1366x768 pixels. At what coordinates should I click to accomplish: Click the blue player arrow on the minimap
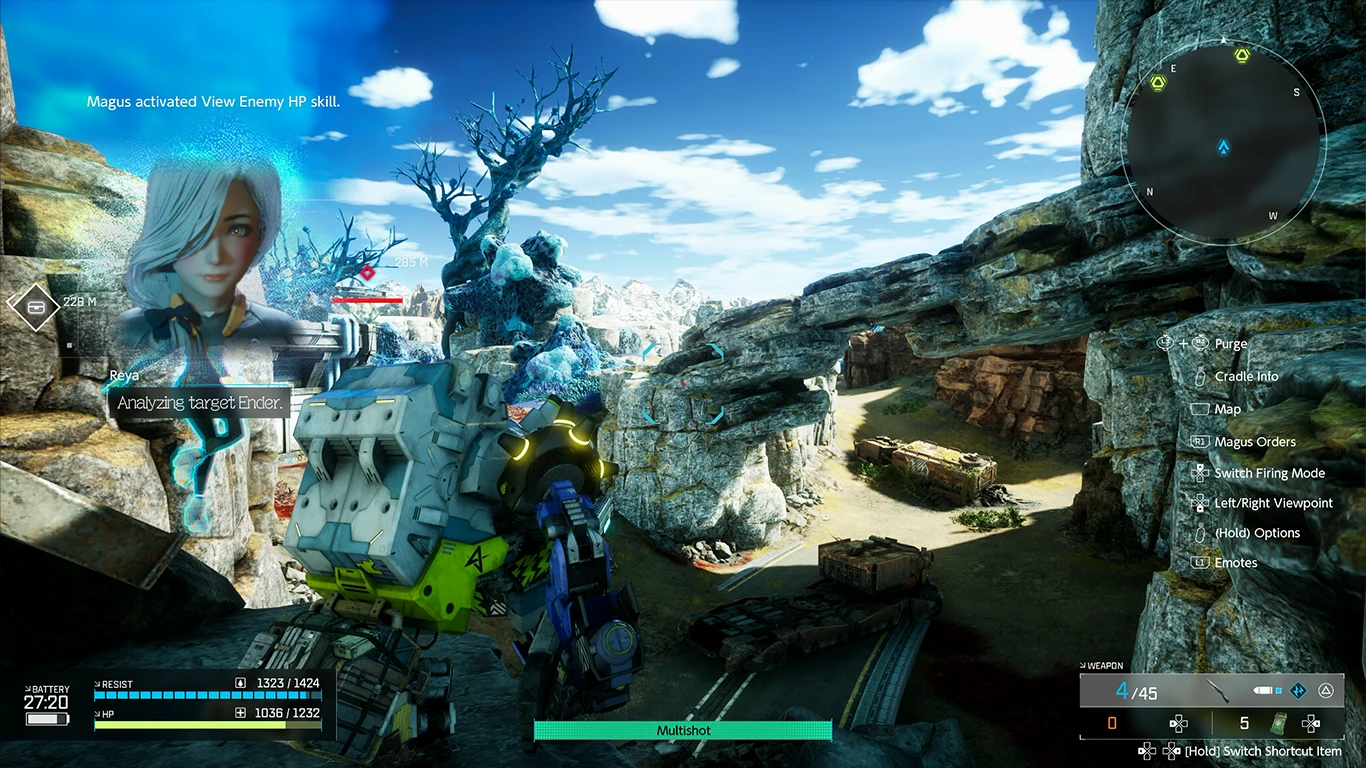[x=1223, y=148]
